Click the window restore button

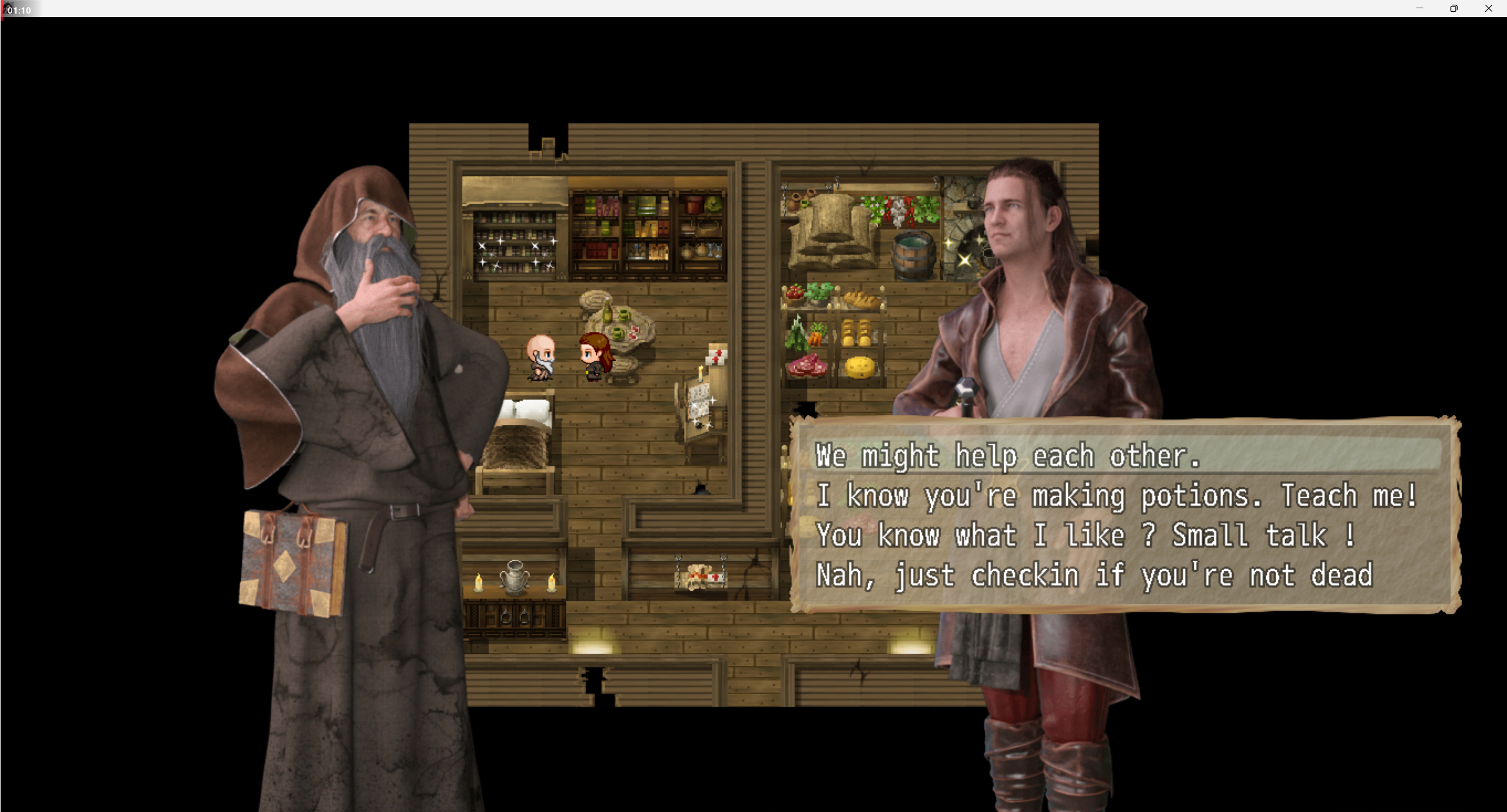tap(1453, 8)
